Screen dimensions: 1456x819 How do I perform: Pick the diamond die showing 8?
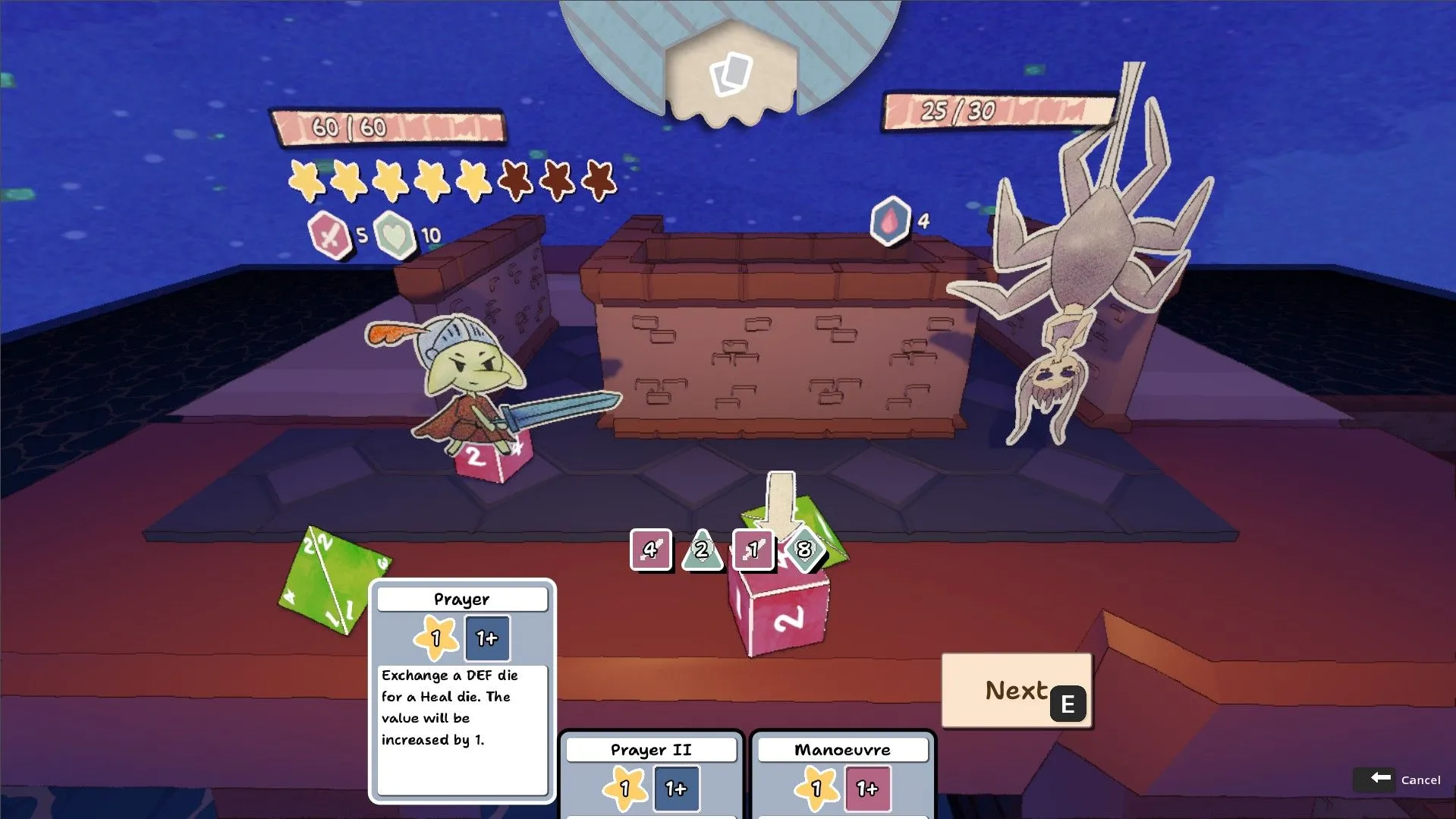point(803,549)
